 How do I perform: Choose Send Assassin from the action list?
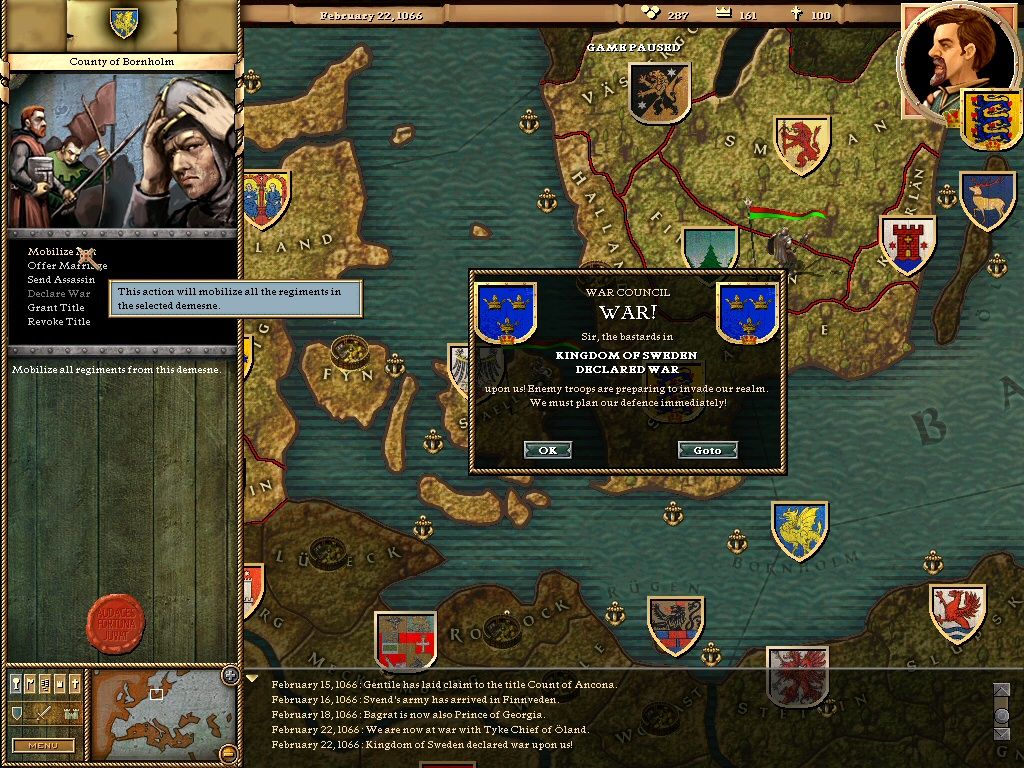pos(61,280)
